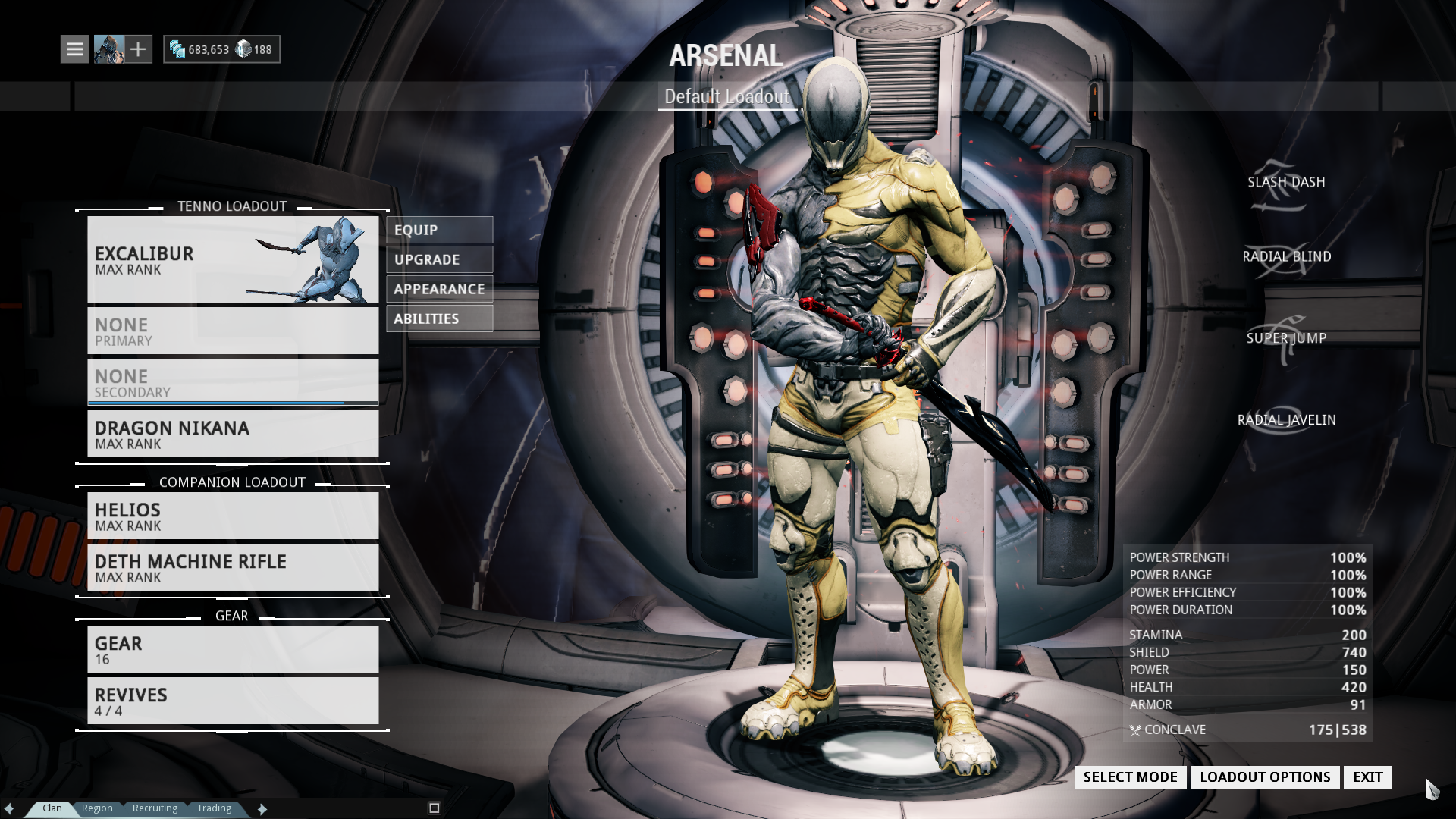Viewport: 1456px width, 819px height.
Task: Collapse chat using left diamond arrow
Action: point(8,808)
